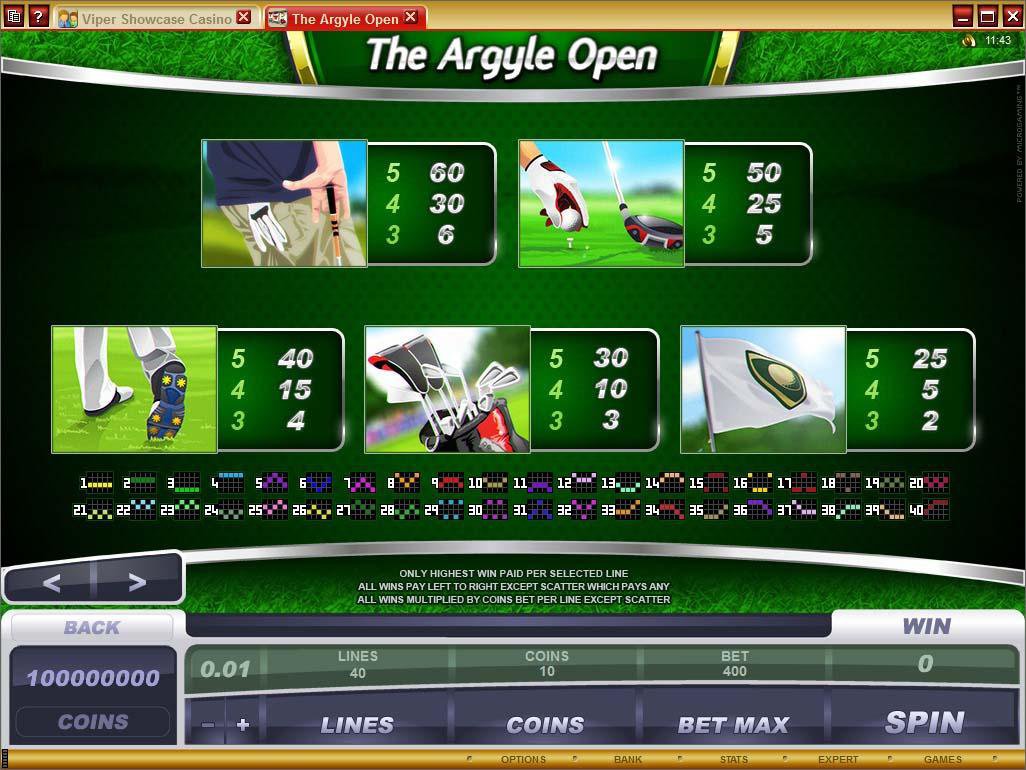Close the casino window
The image size is (1026, 770).
(1011, 16)
